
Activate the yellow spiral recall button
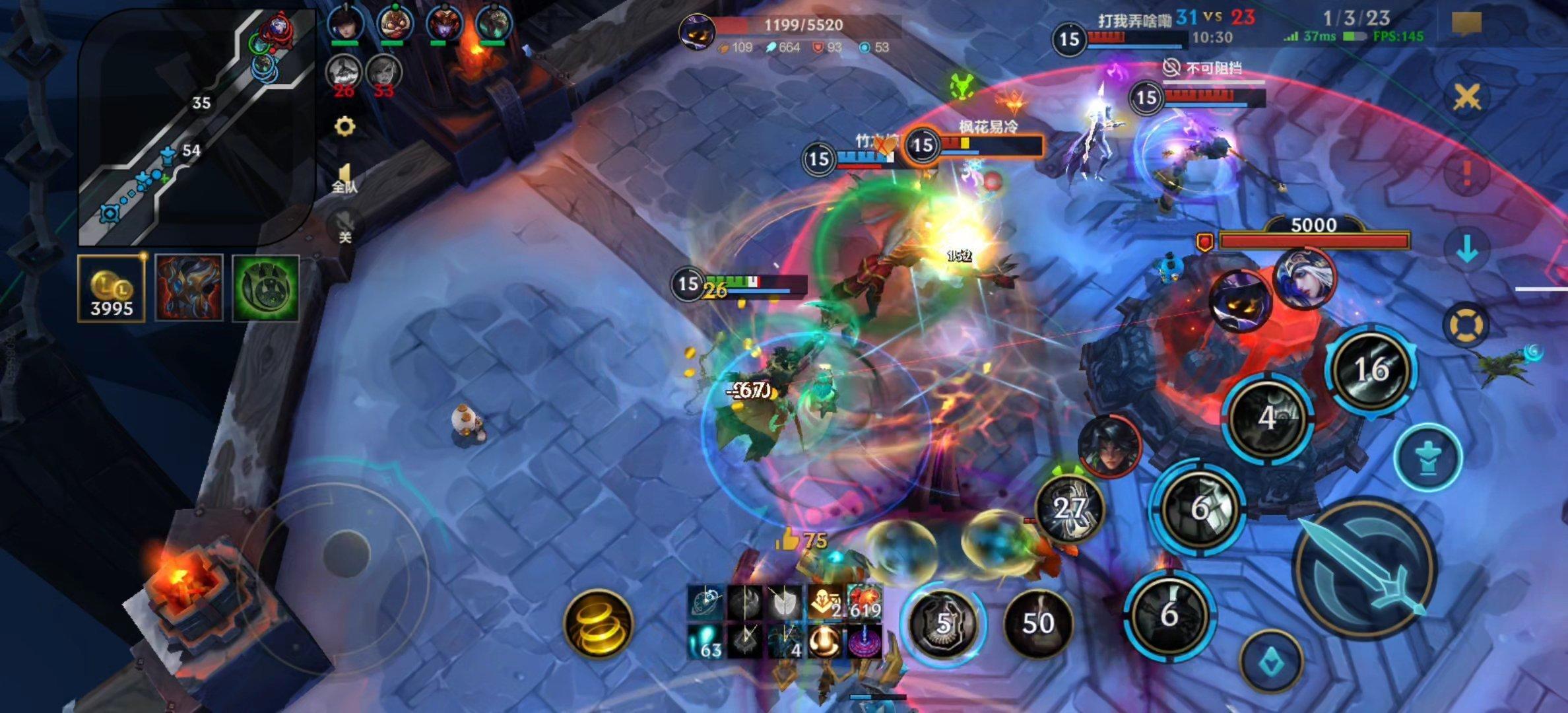point(599,624)
